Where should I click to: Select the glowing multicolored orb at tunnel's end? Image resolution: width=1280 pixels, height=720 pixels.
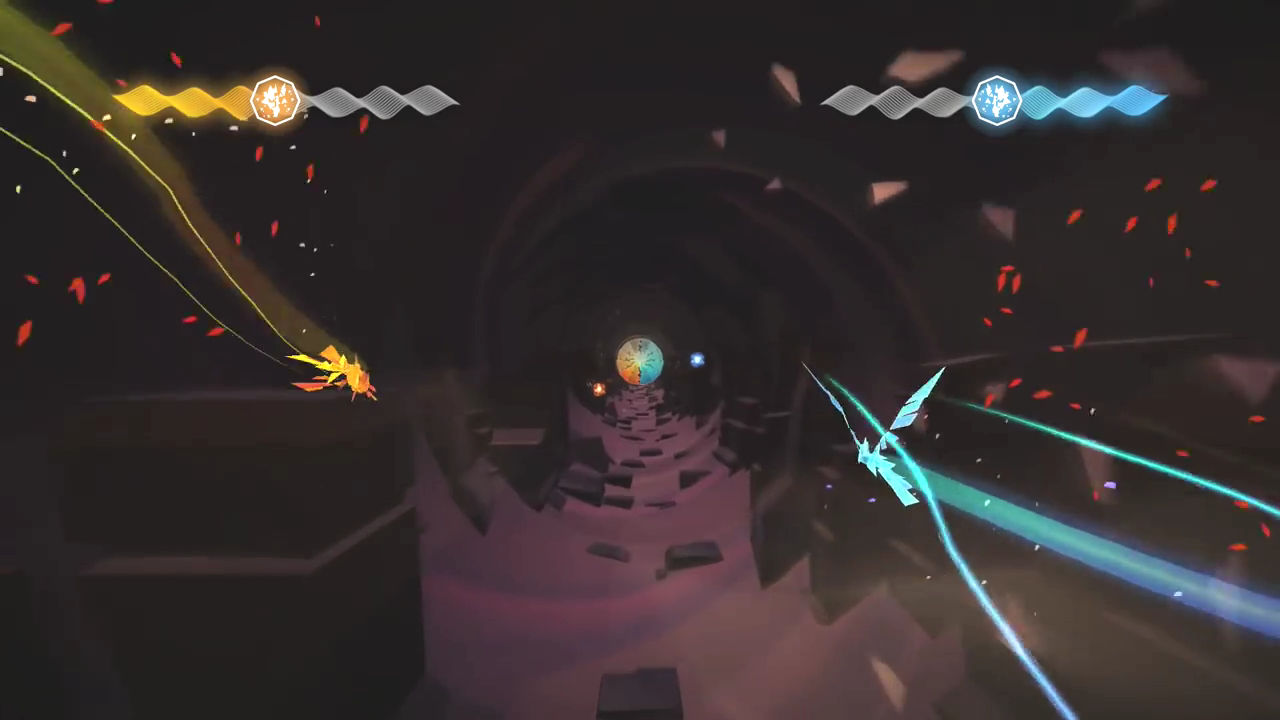pyautogui.click(x=640, y=360)
